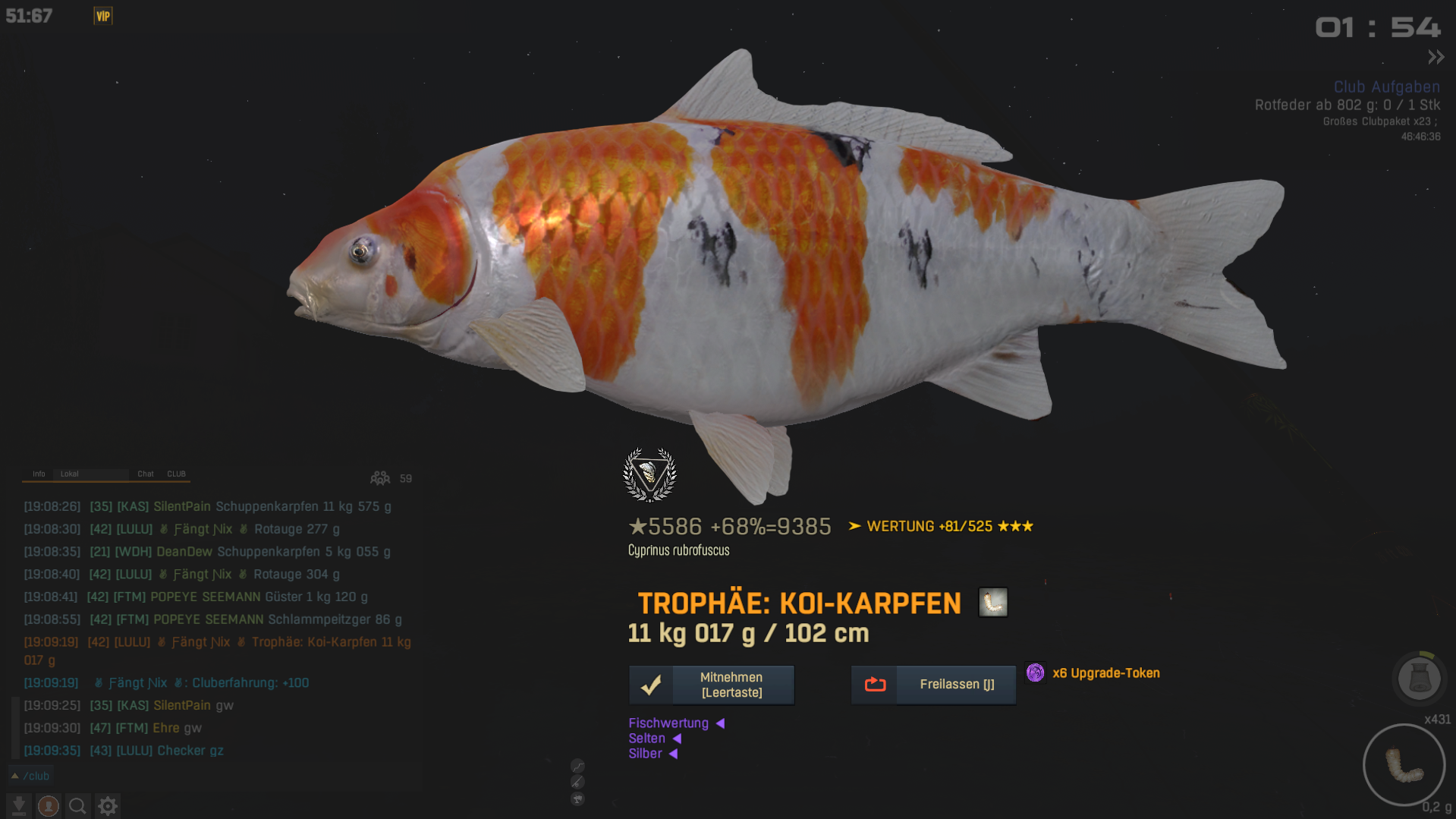This screenshot has height=819, width=1456.
Task: Collapse the club tasks panel with double arrows
Action: (x=1436, y=57)
